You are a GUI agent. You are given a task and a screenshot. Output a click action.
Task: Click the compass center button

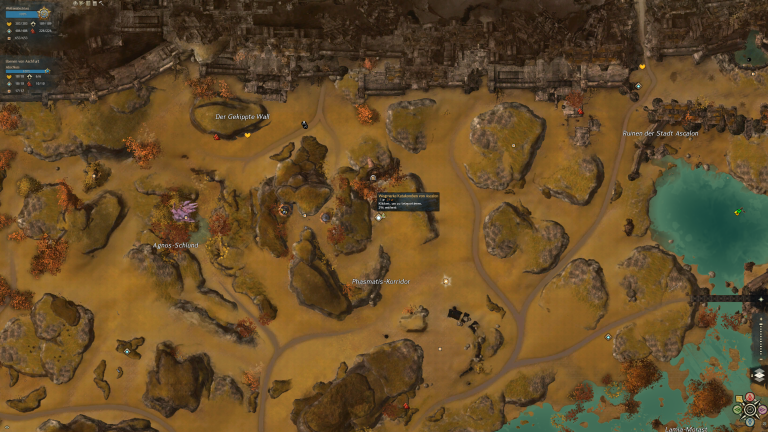pos(748,408)
